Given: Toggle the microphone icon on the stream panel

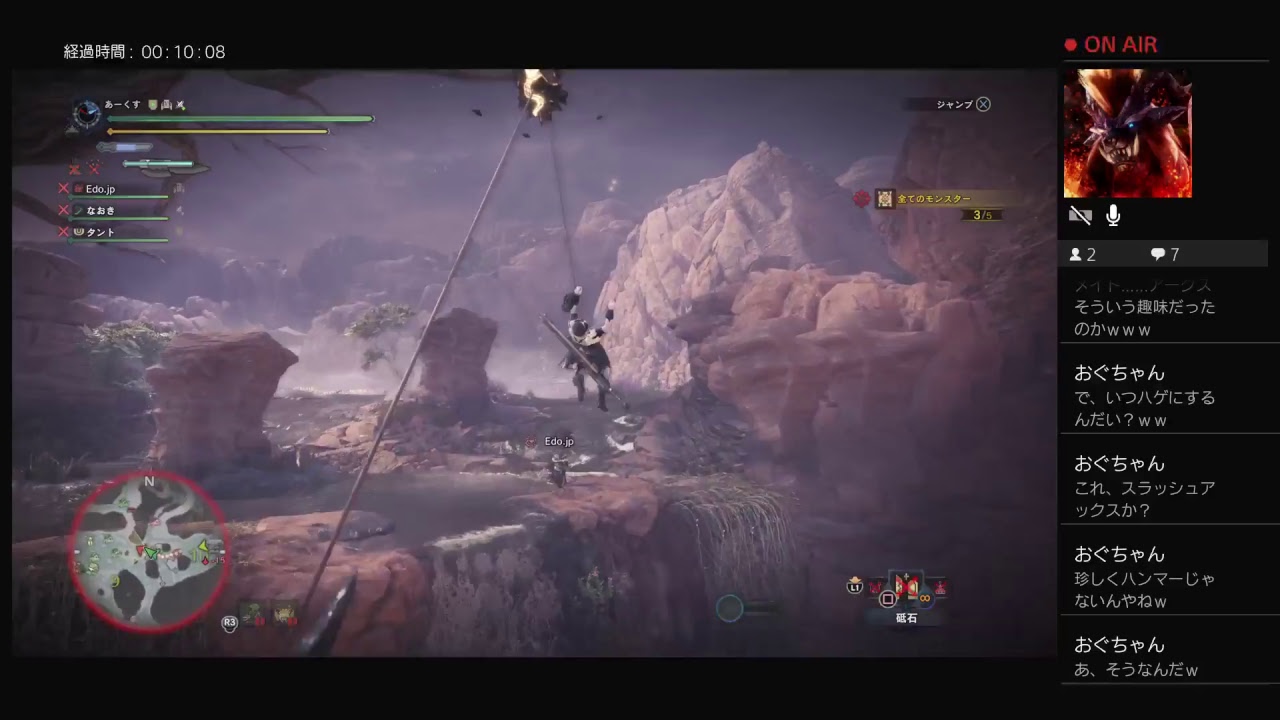Looking at the screenshot, I should 1112,215.
